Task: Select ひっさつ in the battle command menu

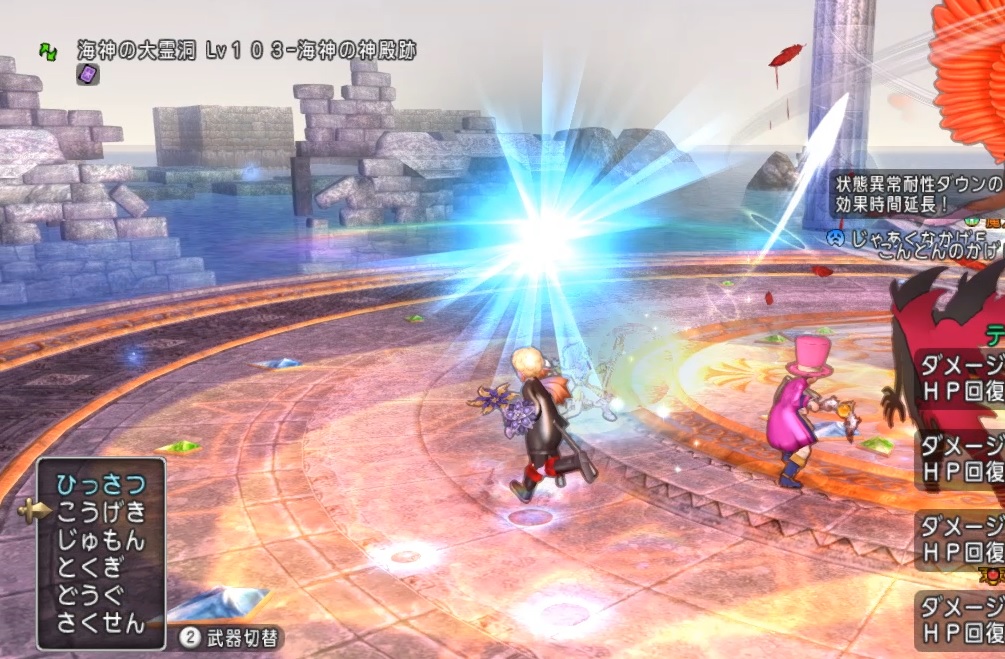Action: (101, 485)
